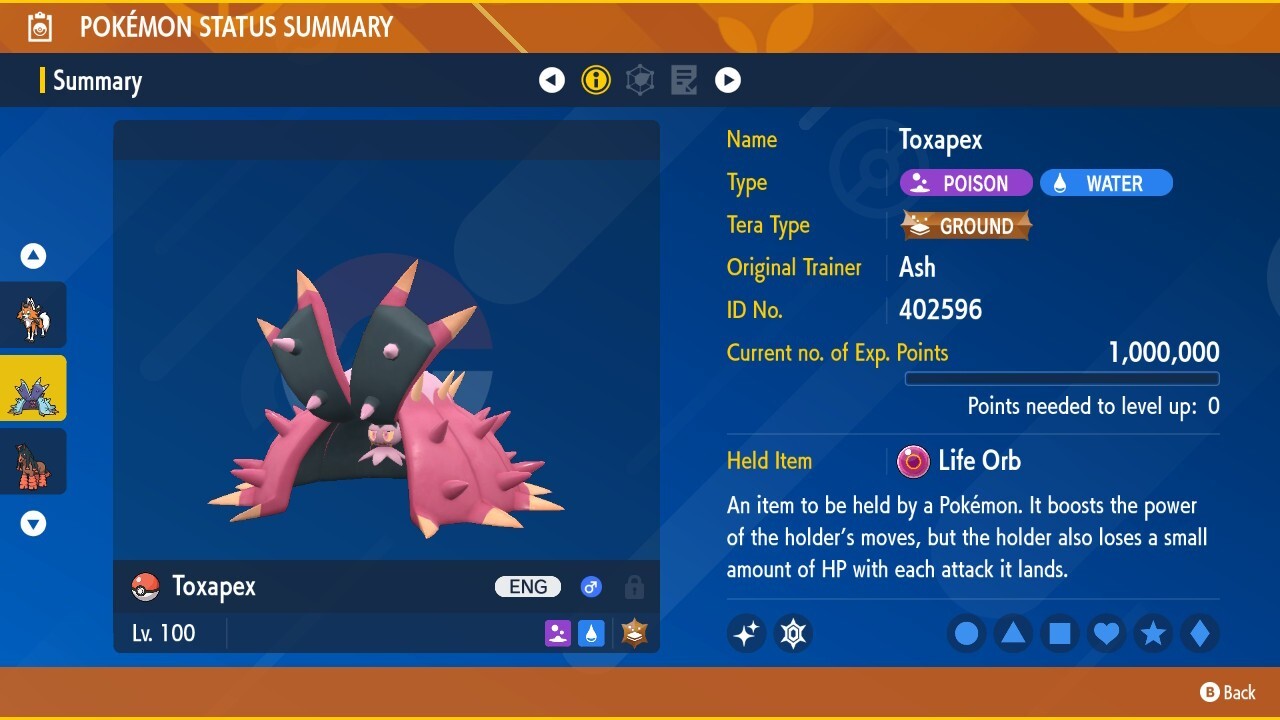The width and height of the screenshot is (1280, 720).
Task: Click the previous page arrow
Action: (552, 80)
